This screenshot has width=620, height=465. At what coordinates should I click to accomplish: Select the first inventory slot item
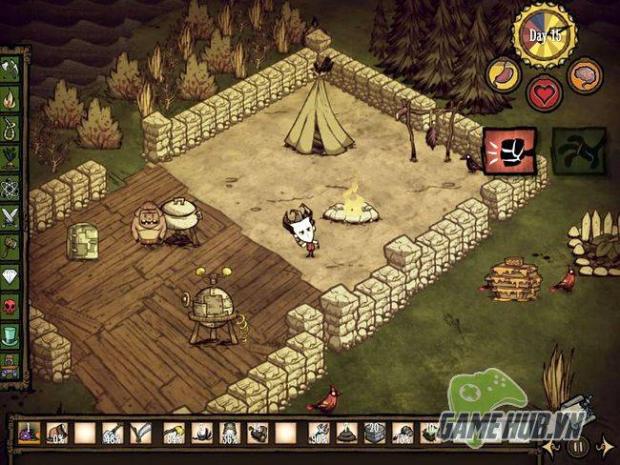coord(29,434)
